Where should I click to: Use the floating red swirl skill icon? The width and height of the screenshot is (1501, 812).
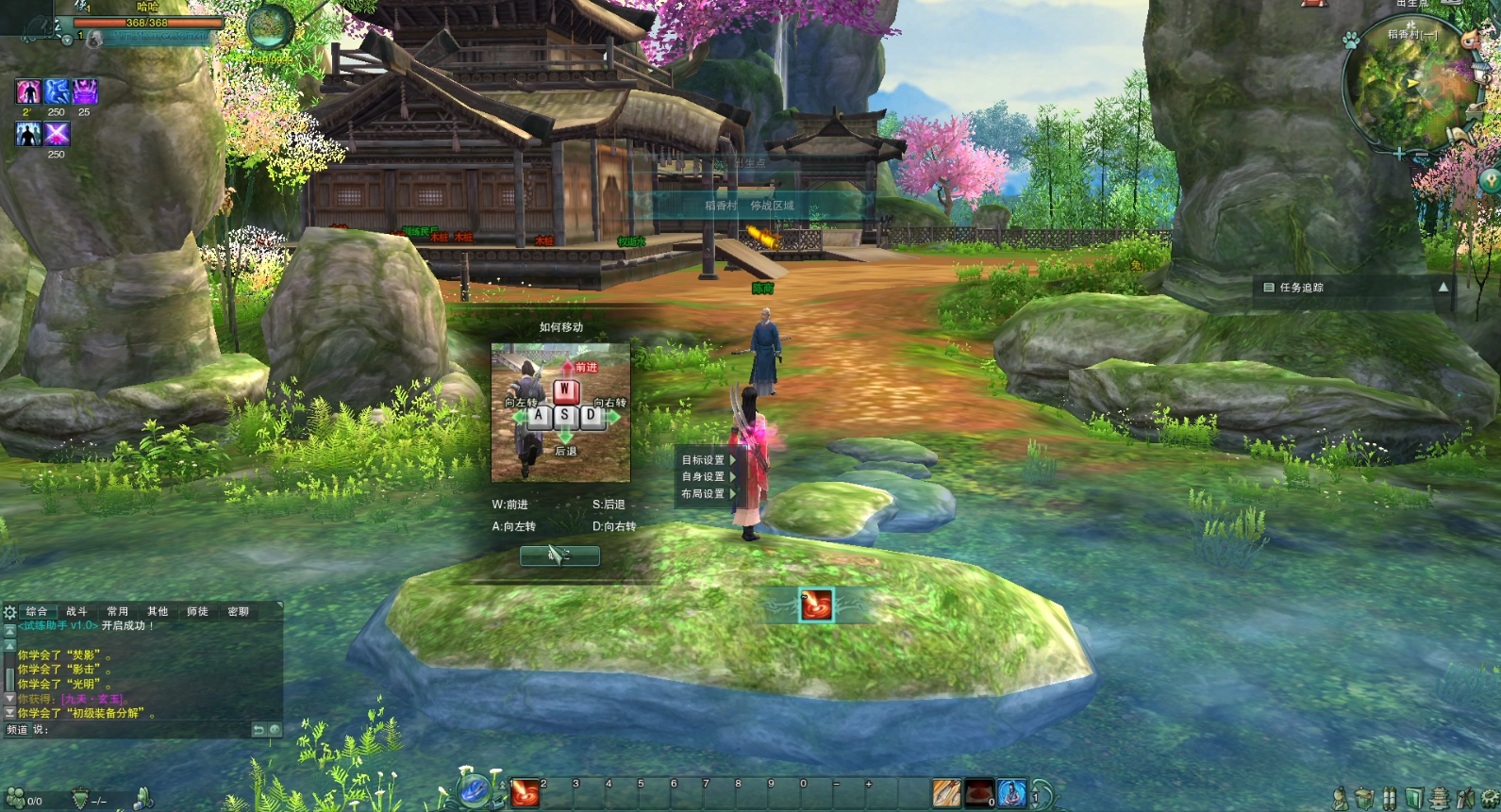pos(816,605)
